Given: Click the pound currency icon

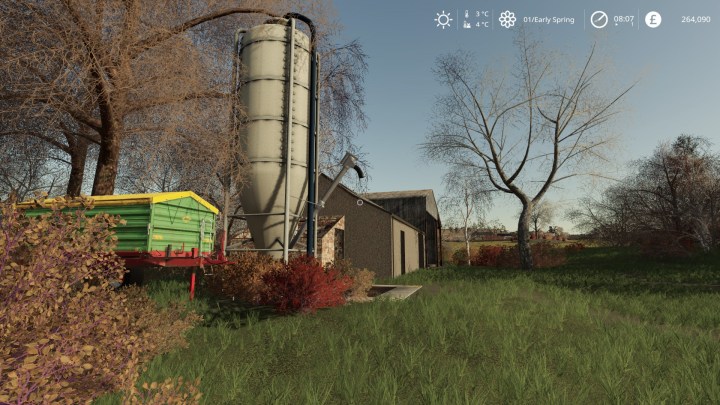Looking at the screenshot, I should [653, 19].
